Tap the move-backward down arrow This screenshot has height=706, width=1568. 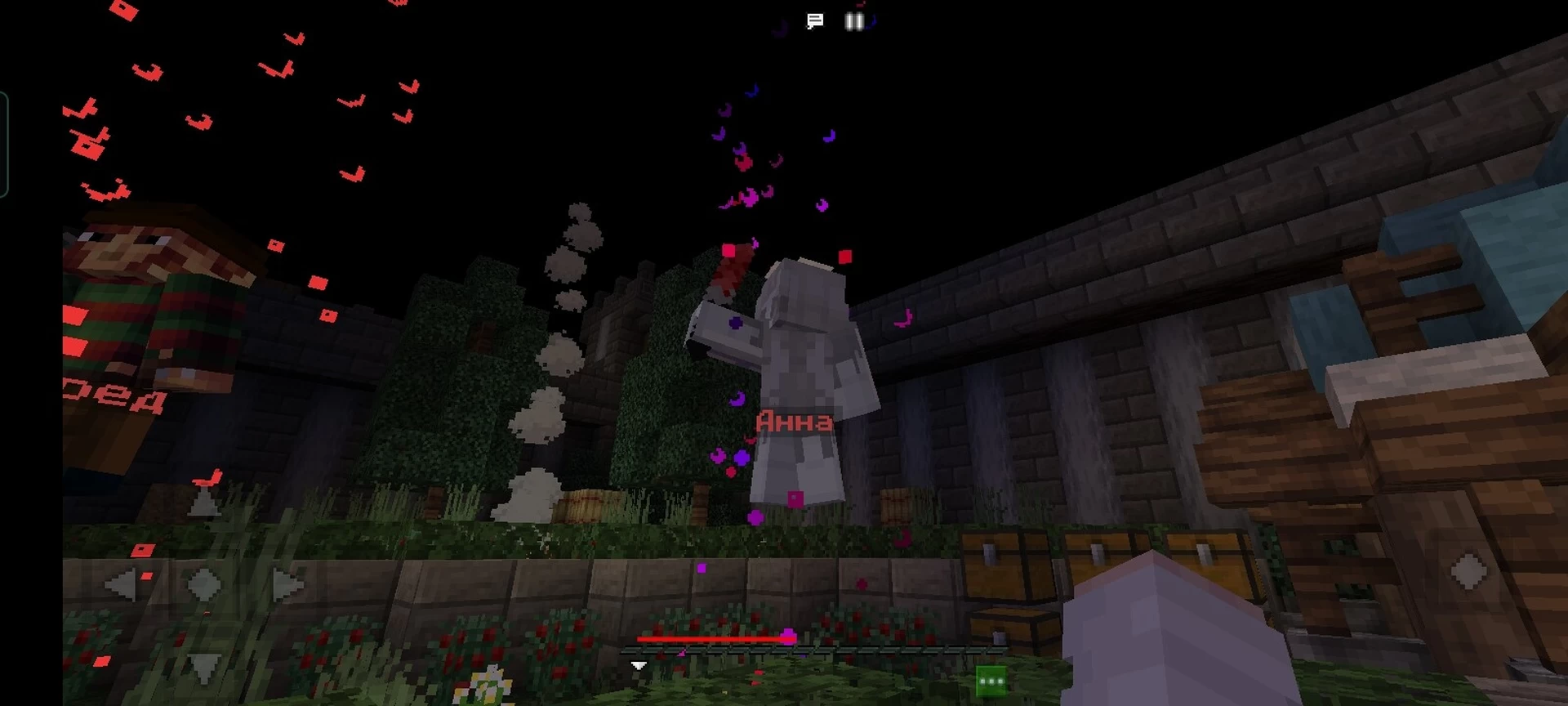pyautogui.click(x=204, y=667)
